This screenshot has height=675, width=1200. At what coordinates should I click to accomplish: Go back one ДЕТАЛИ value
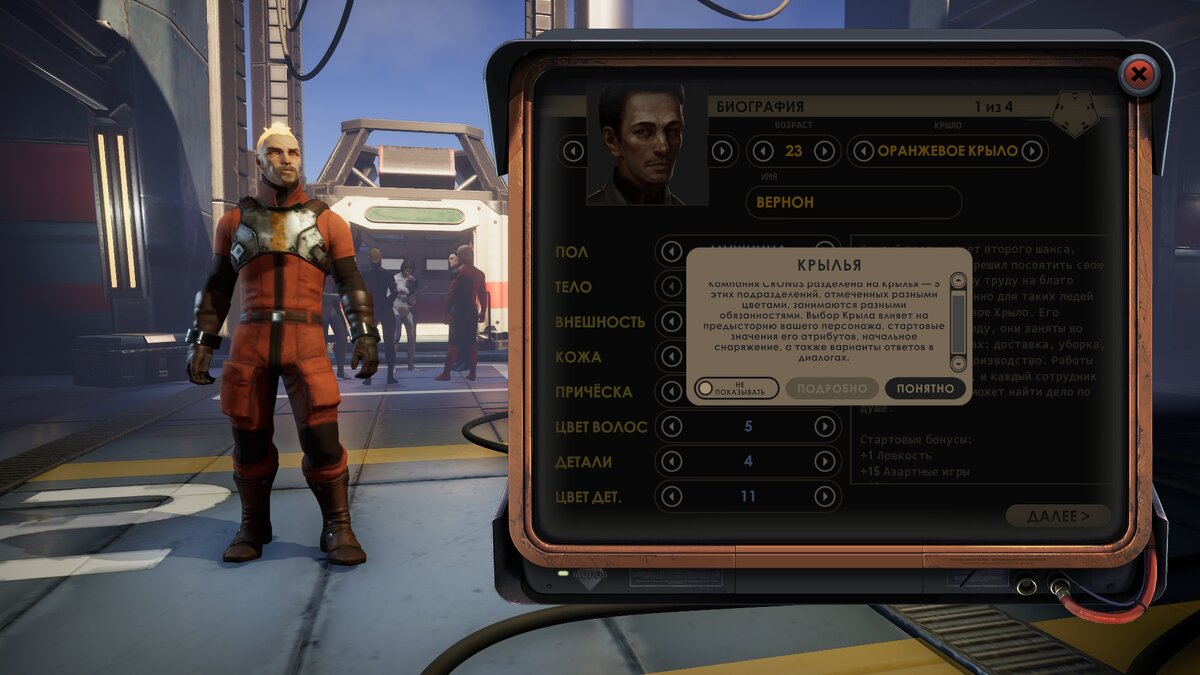pyautogui.click(x=671, y=461)
